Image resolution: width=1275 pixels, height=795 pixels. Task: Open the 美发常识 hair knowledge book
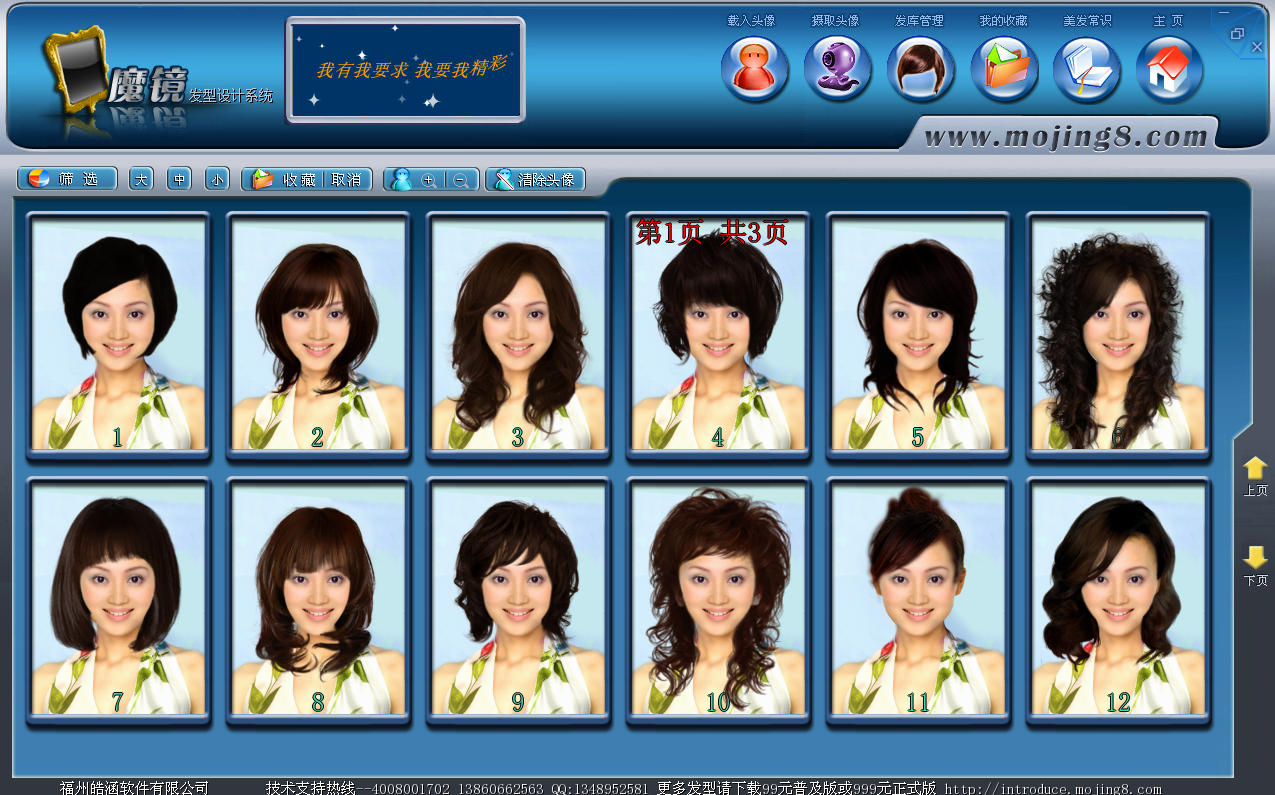pyautogui.click(x=1086, y=69)
